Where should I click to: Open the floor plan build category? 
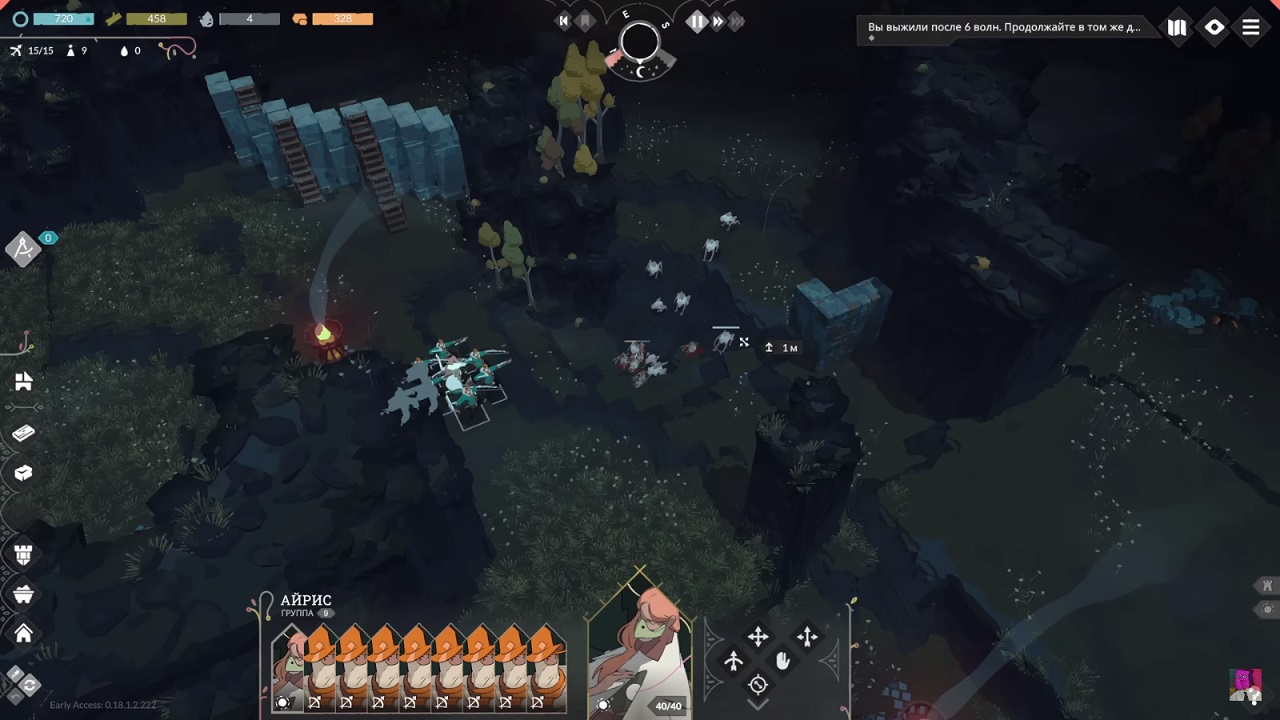click(x=24, y=381)
